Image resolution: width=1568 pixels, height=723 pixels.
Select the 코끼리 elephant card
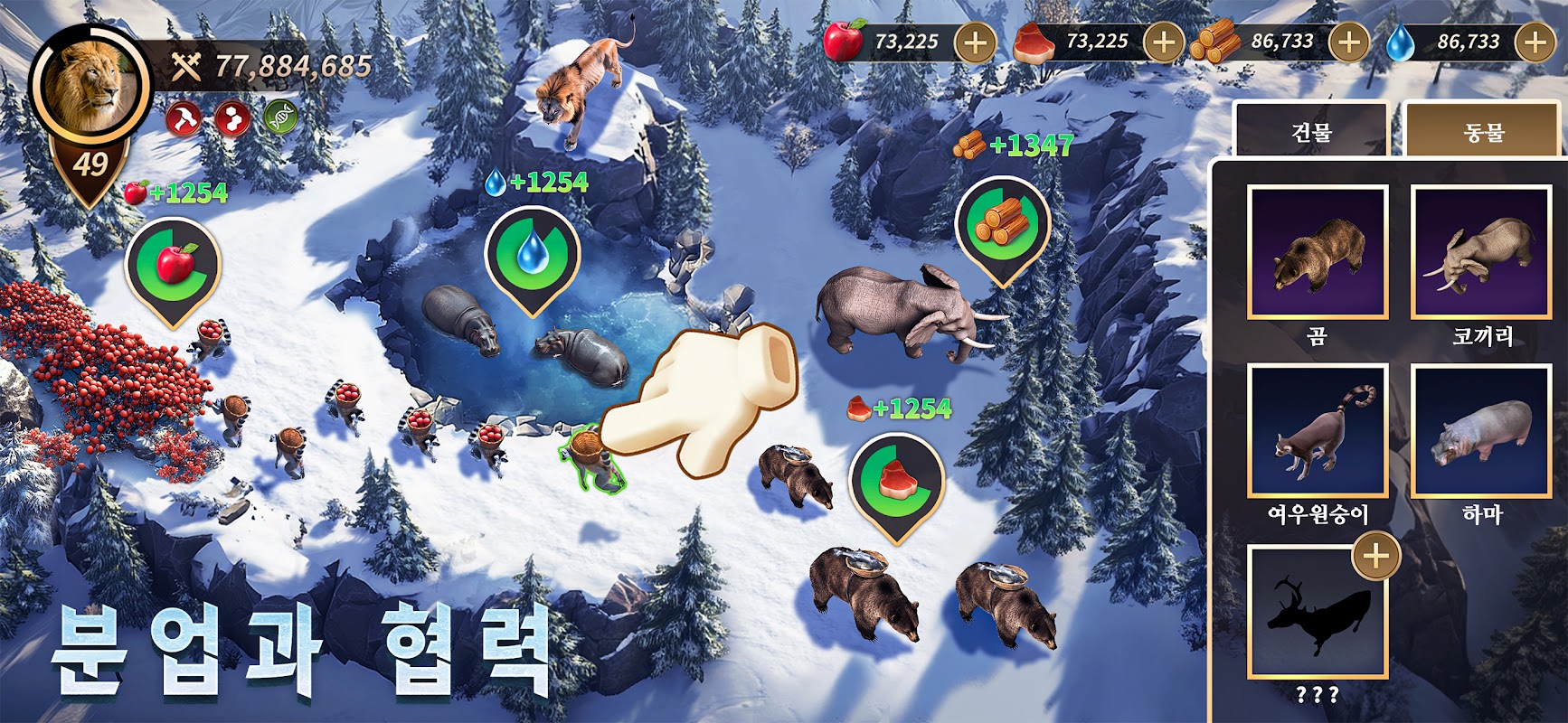click(1482, 252)
